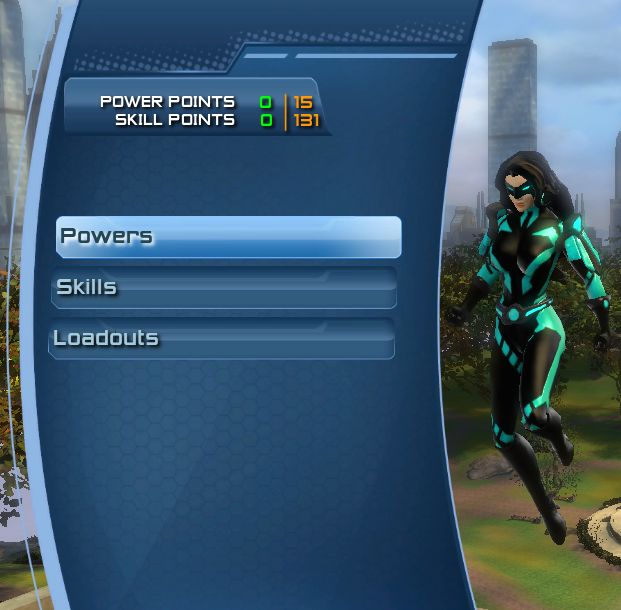Choose the Loadouts menu entry
Image resolution: width=621 pixels, height=610 pixels.
tap(221, 339)
